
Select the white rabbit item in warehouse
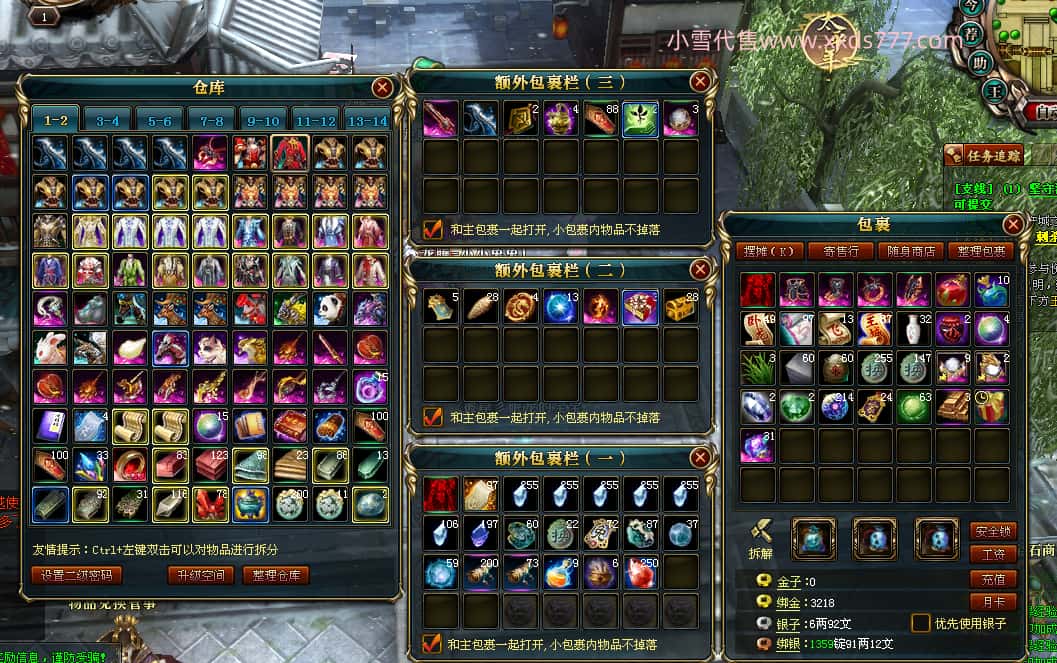point(49,348)
